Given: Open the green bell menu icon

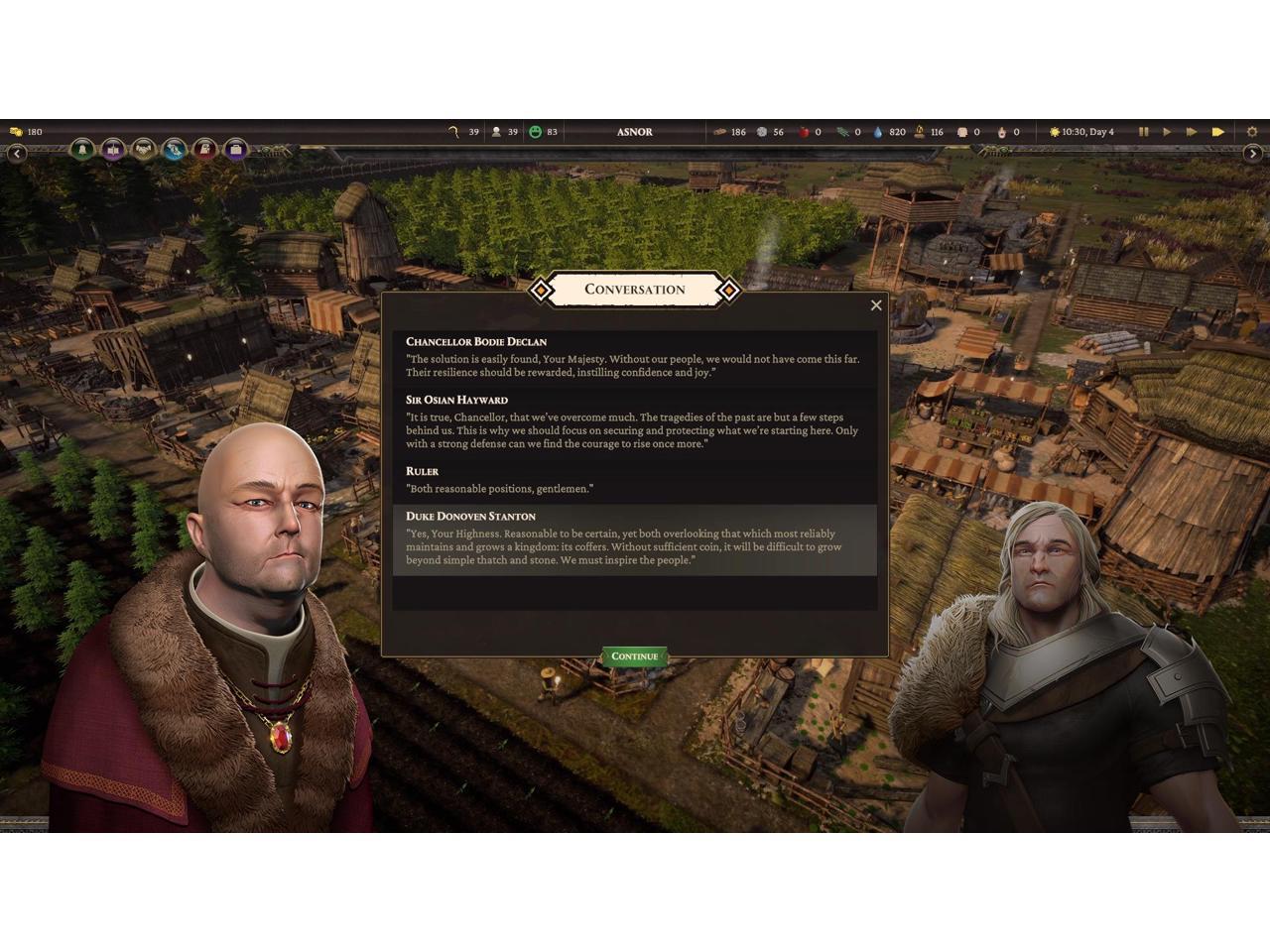Looking at the screenshot, I should click(x=82, y=150).
